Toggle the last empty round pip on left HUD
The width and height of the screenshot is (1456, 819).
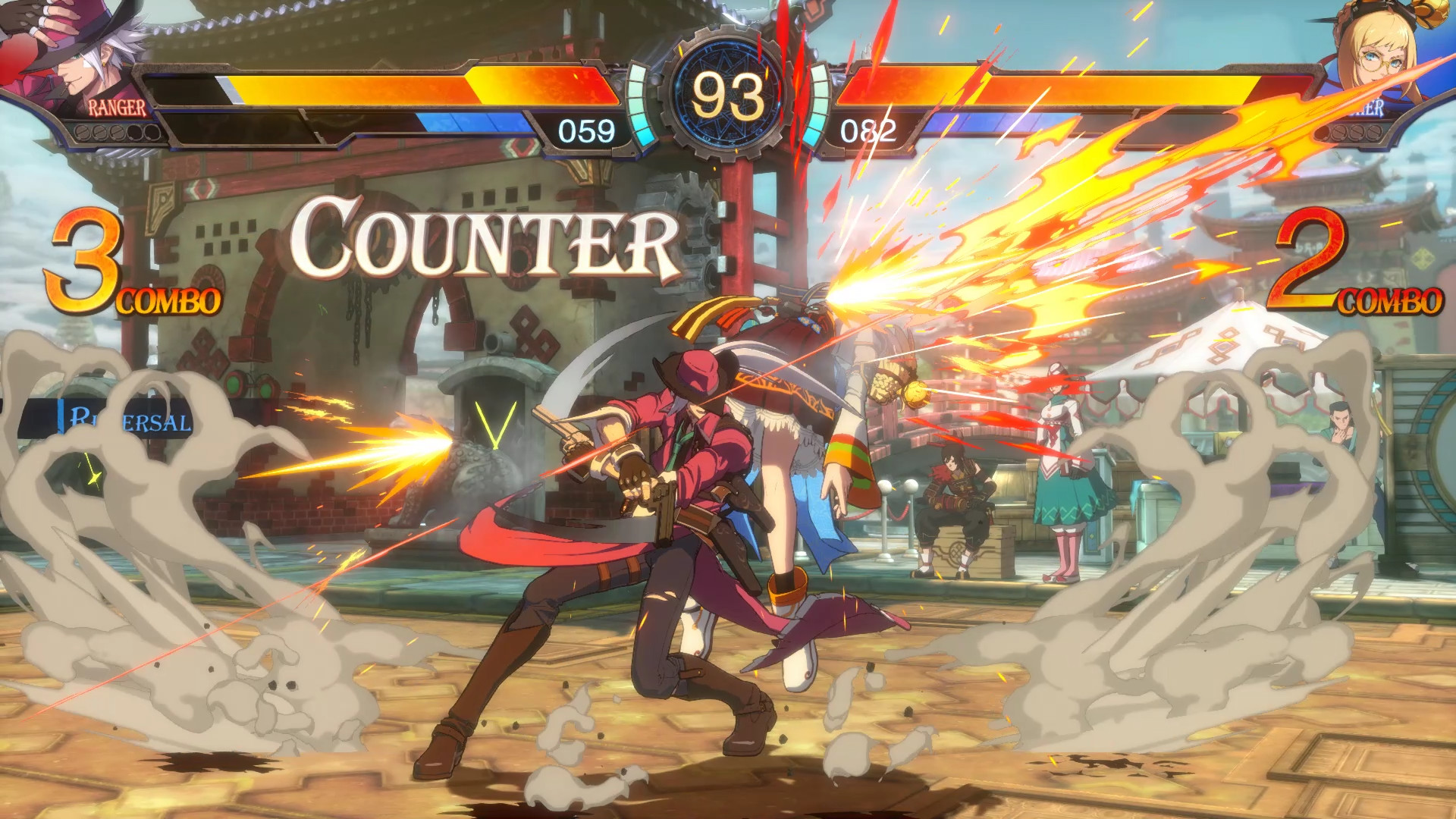152,133
